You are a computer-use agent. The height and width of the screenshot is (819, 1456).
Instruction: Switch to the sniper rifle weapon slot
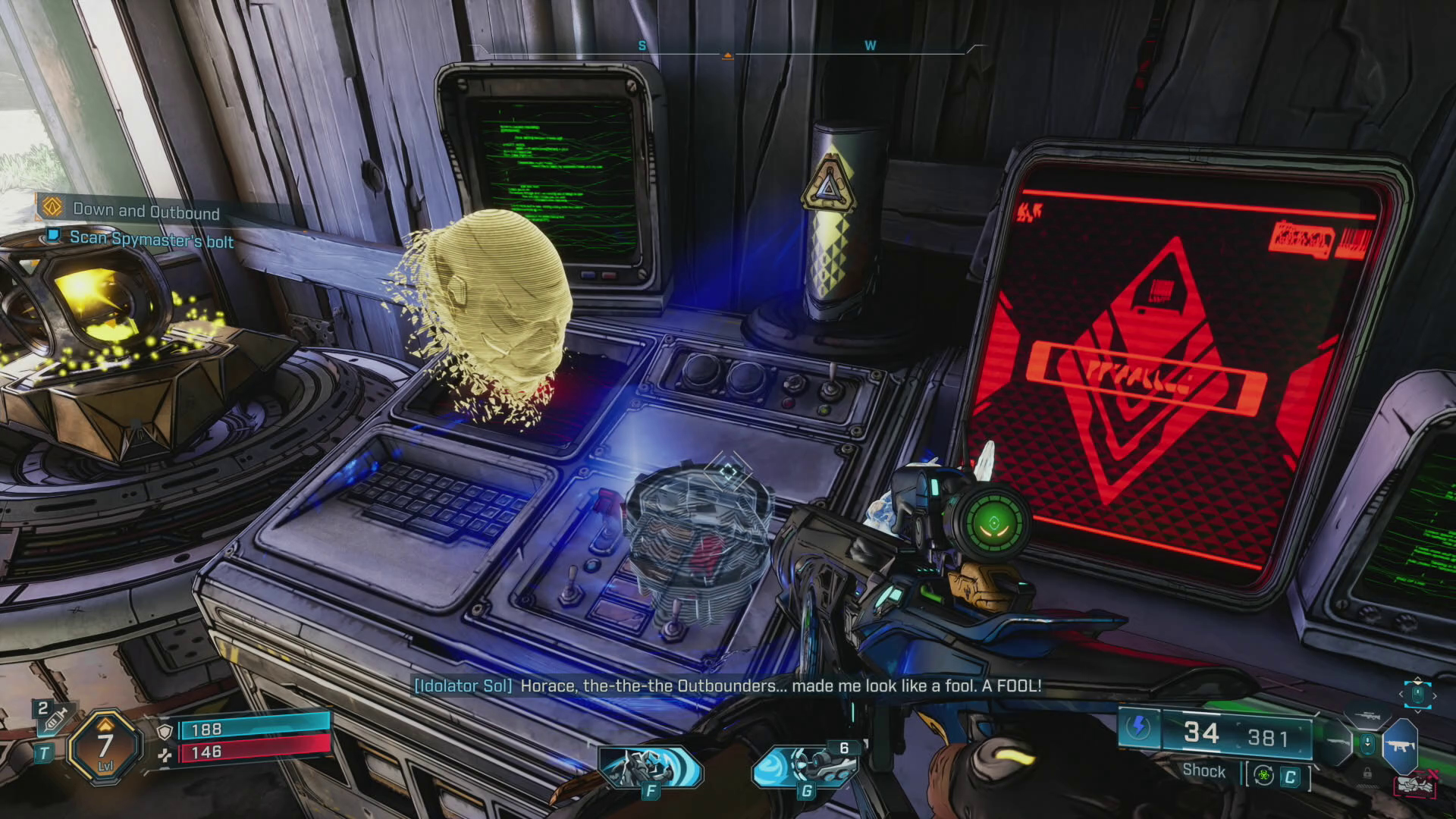pyautogui.click(x=1368, y=715)
